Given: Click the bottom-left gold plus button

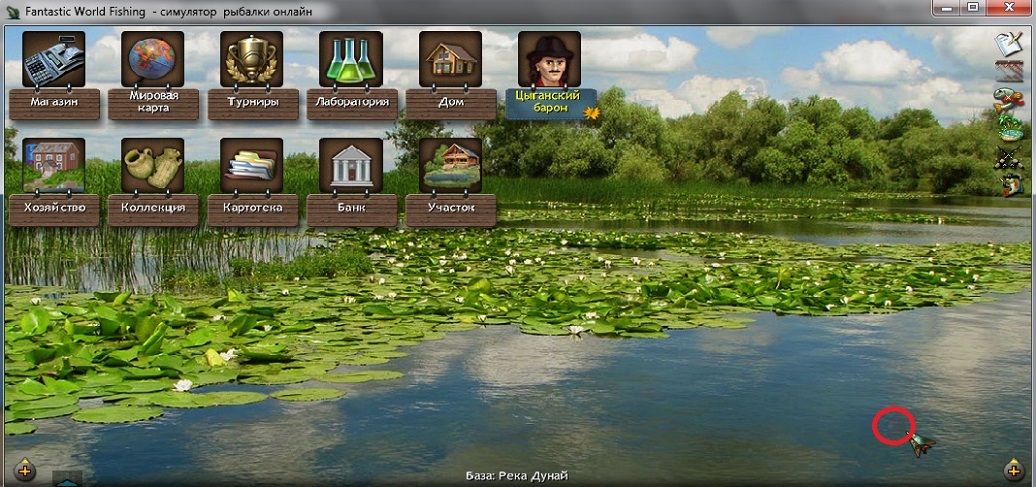Looking at the screenshot, I should 25,469.
